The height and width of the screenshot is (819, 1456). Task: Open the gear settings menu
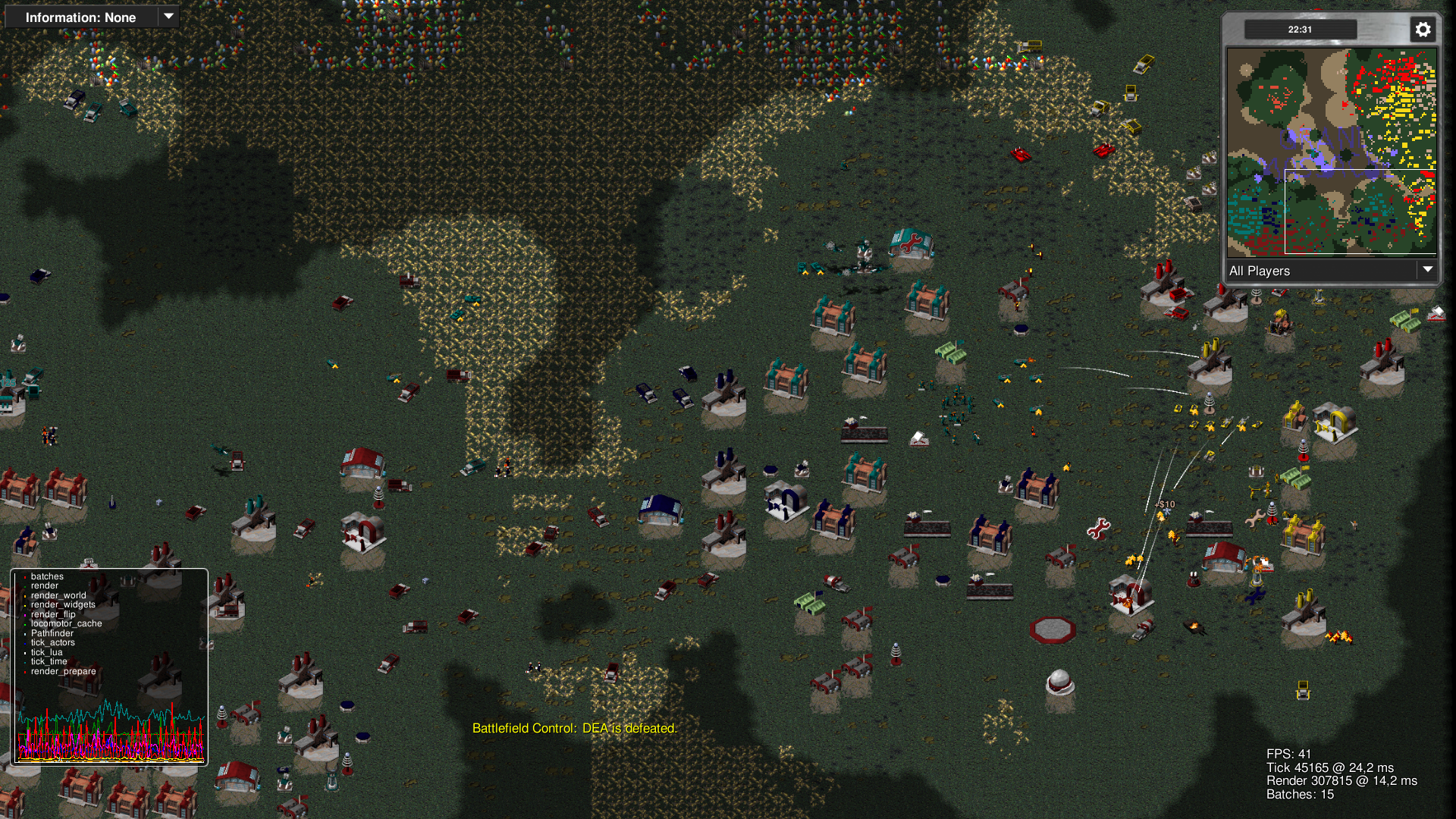(x=1423, y=30)
